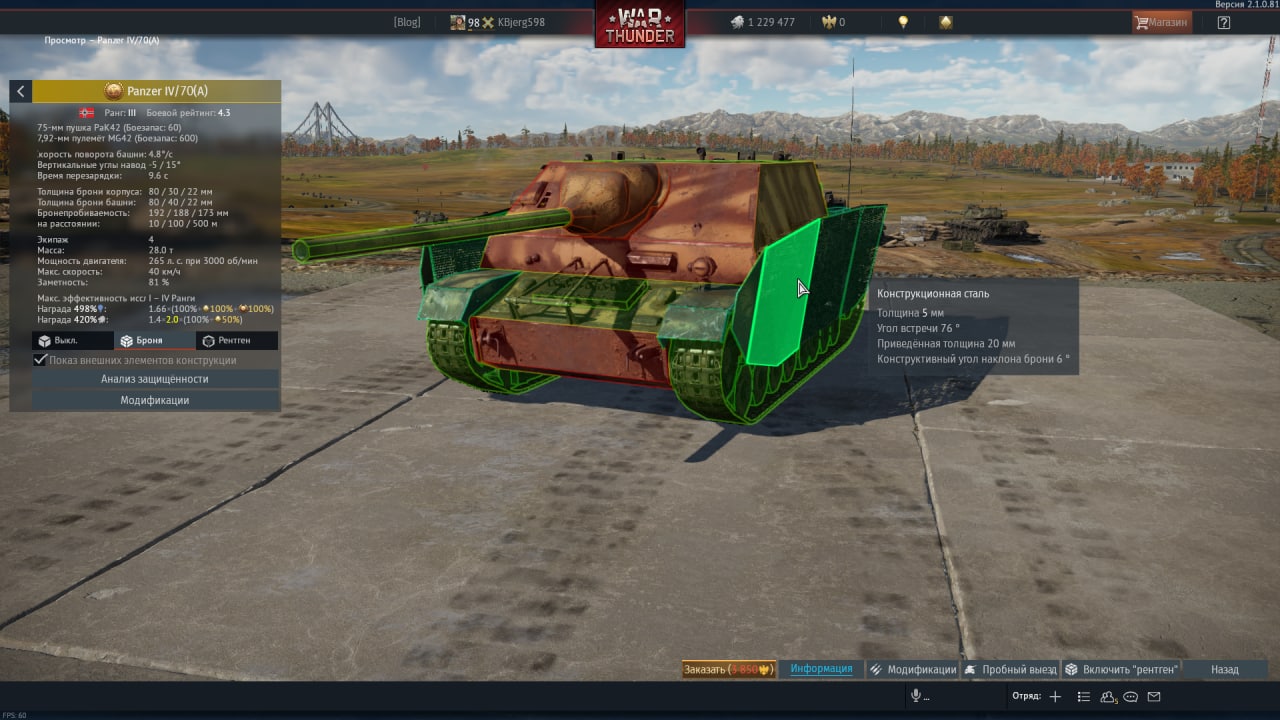This screenshot has height=720, width=1280.
Task: Click the light bulb icon in top bar
Action: [903, 22]
